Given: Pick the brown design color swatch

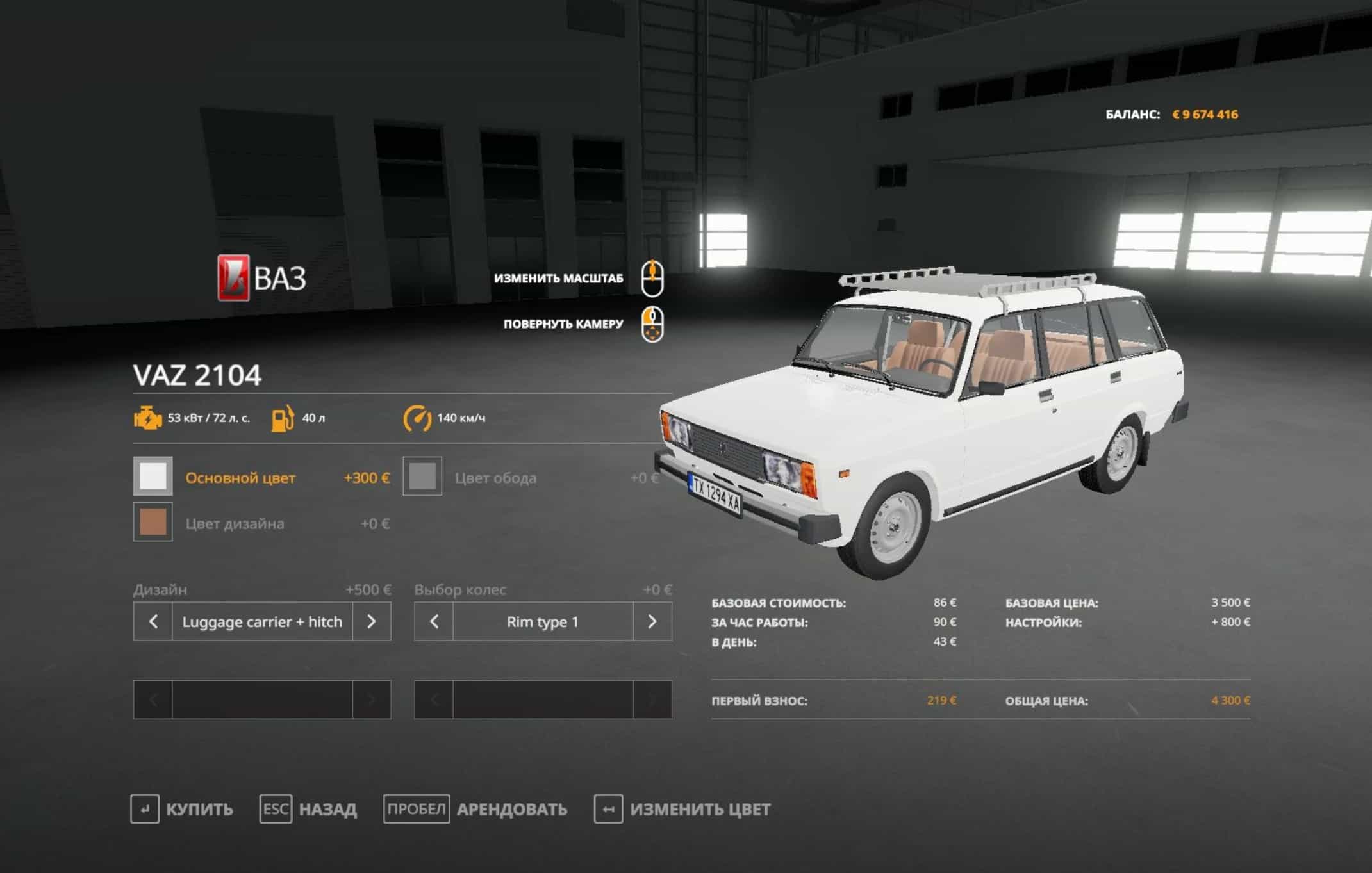Looking at the screenshot, I should (x=153, y=522).
